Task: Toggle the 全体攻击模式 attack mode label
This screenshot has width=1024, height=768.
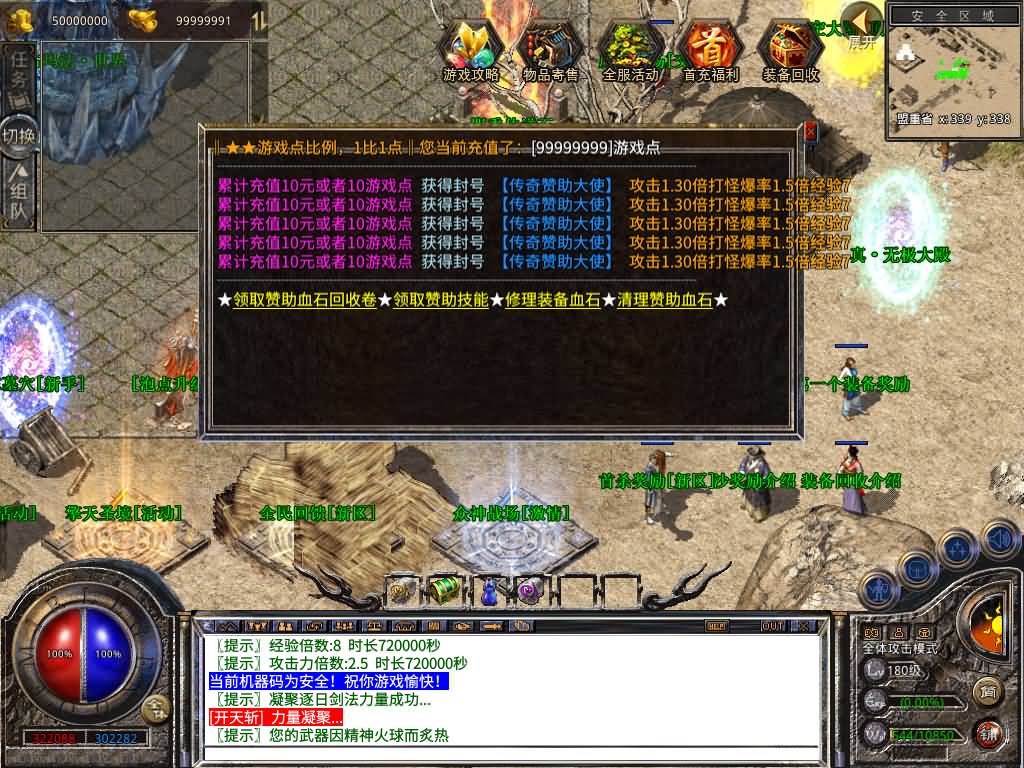Action: point(900,648)
